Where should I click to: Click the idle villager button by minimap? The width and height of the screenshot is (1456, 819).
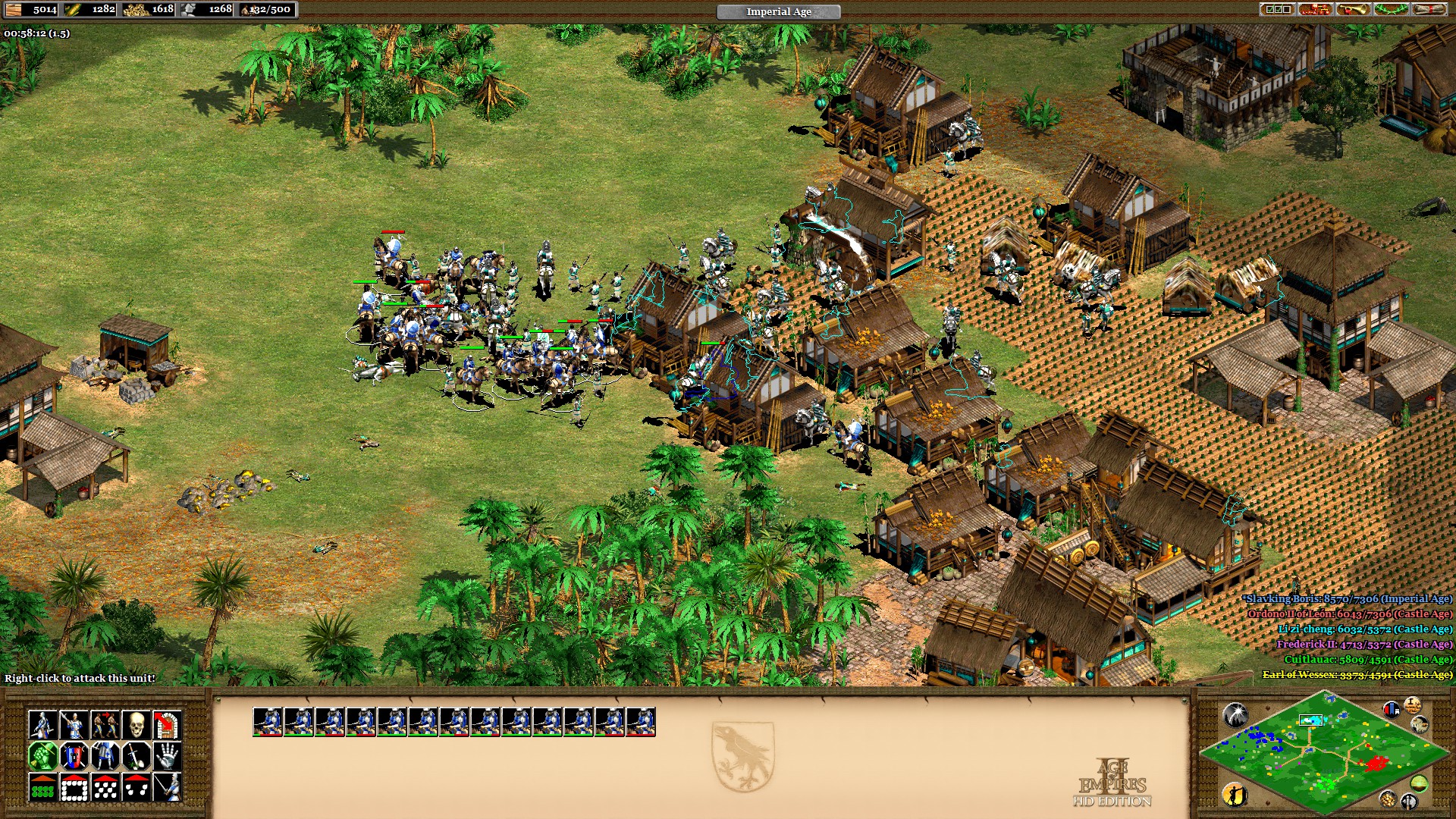pos(1235,794)
